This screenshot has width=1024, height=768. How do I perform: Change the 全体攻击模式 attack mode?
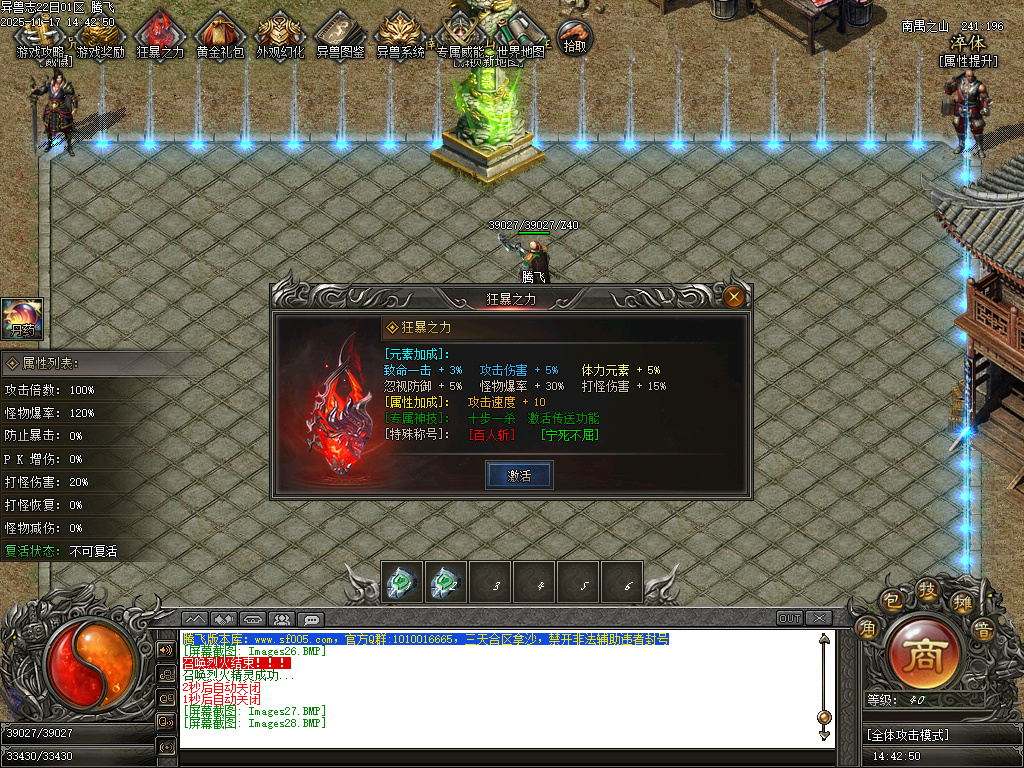tap(909, 735)
